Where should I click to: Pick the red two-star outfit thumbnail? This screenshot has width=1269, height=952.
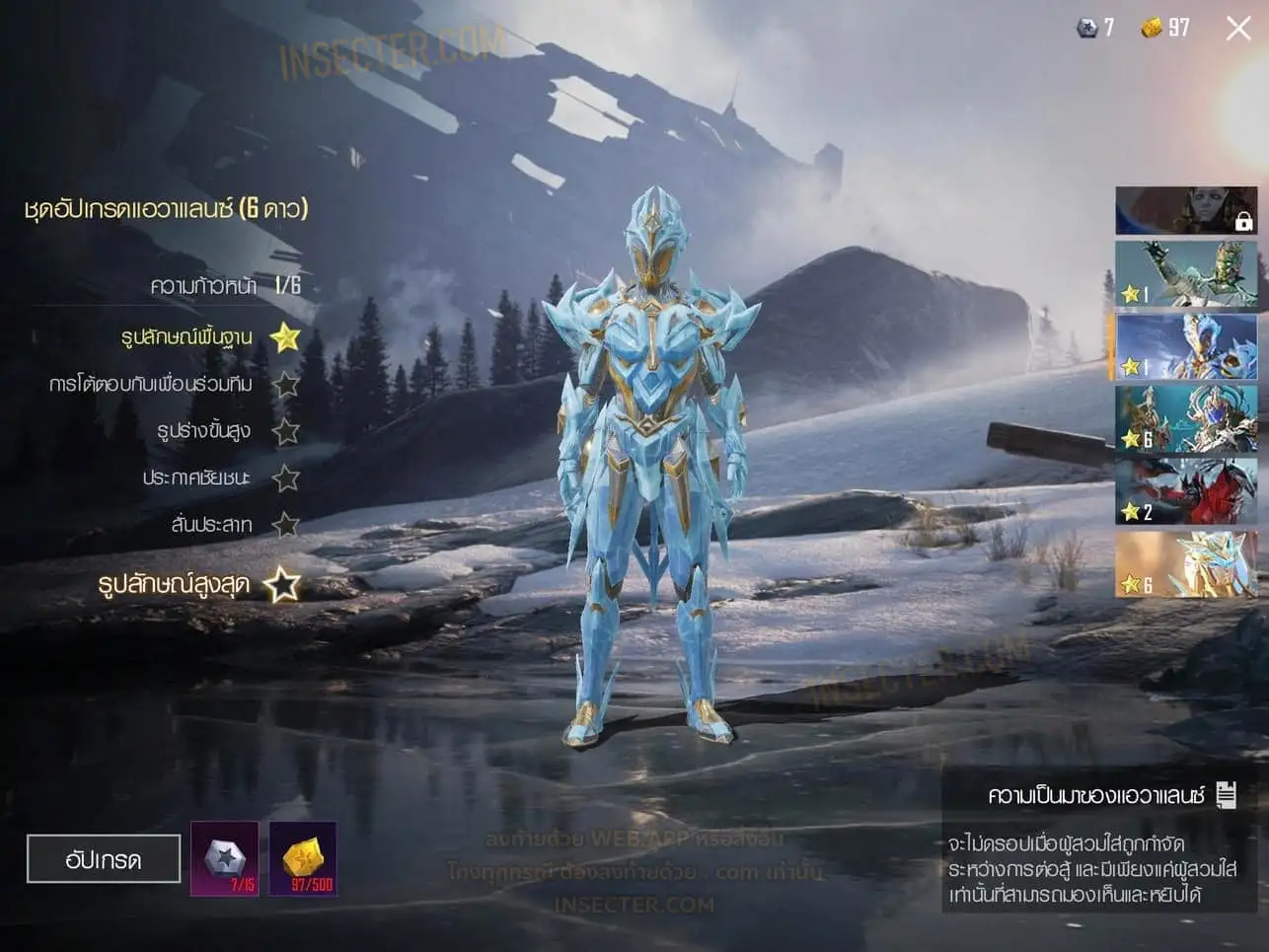point(1186,491)
